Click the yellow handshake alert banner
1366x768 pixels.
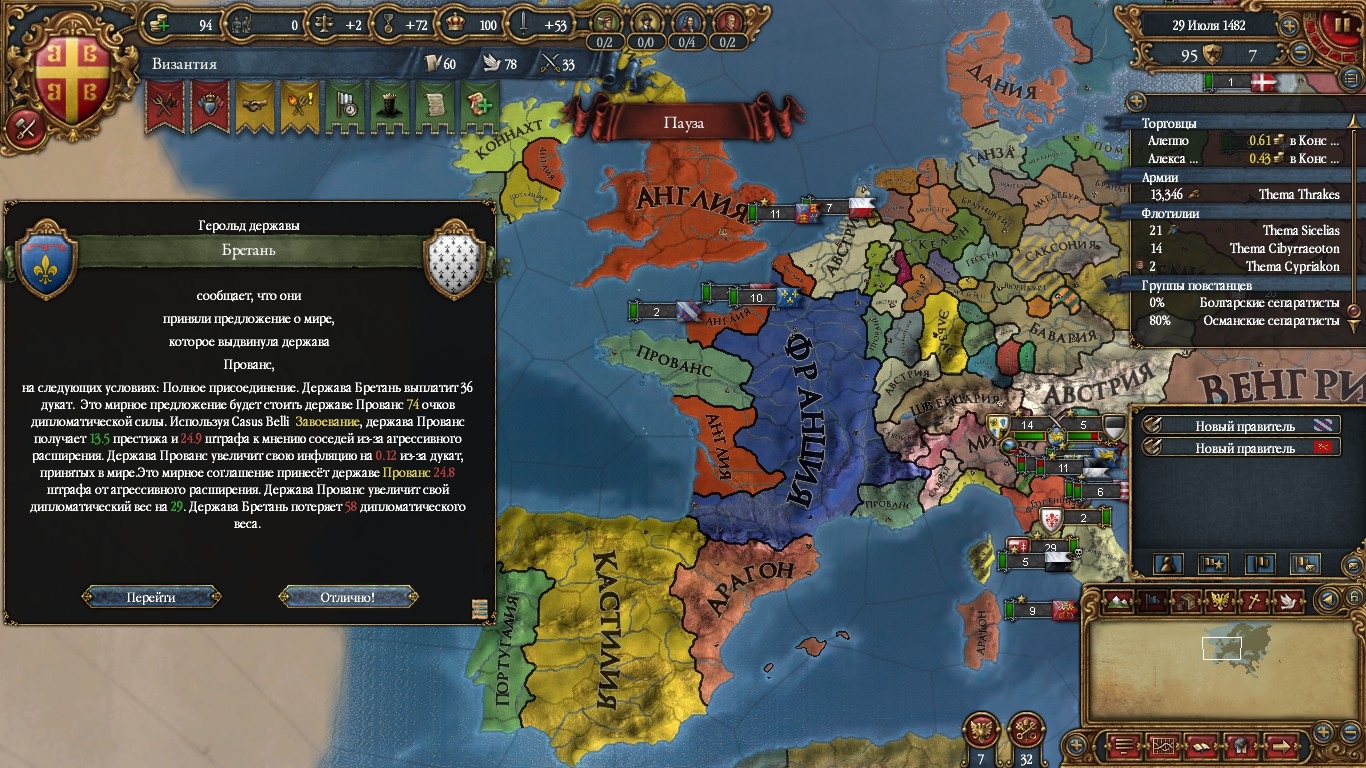[254, 105]
